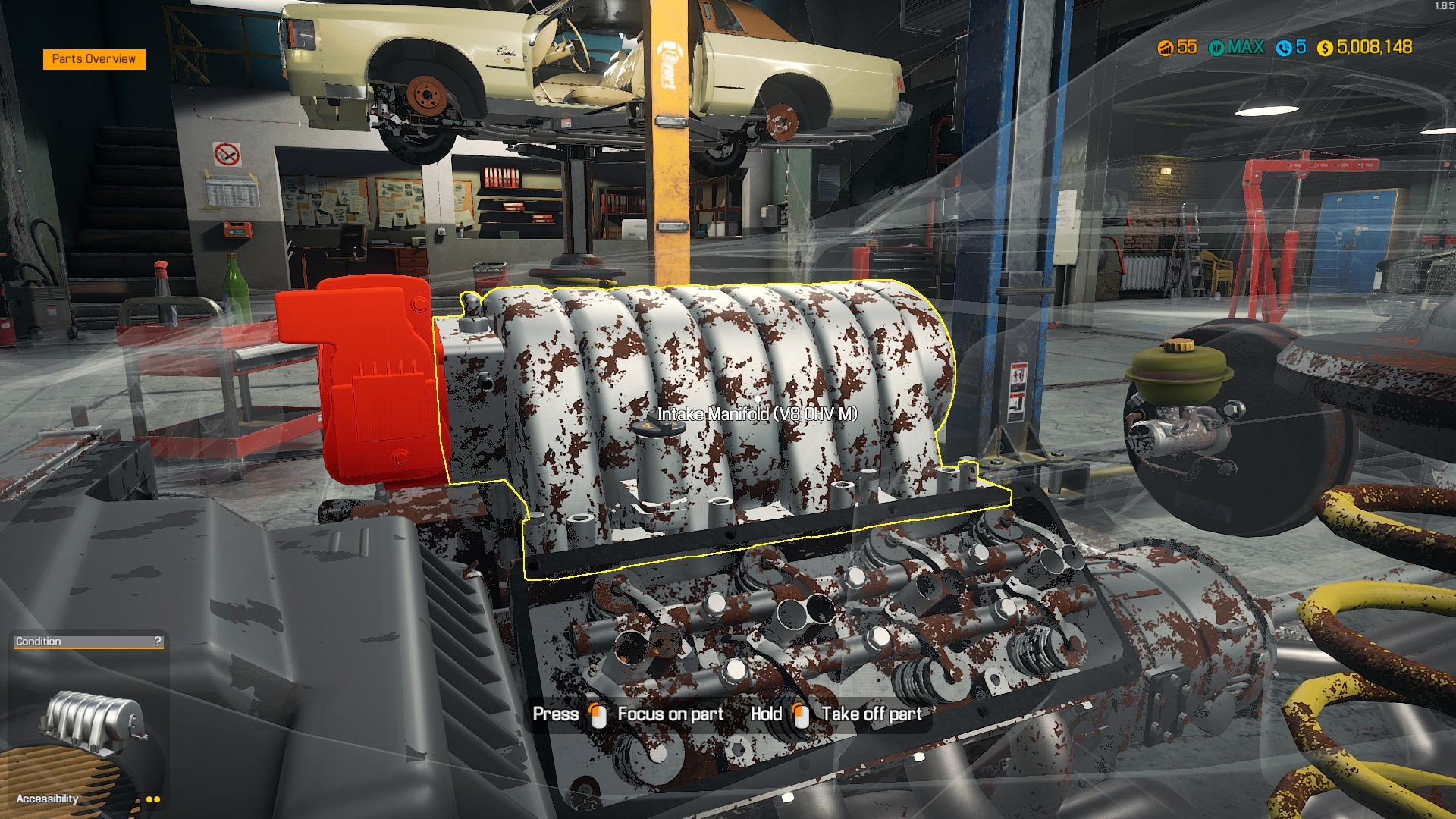Click the yellow Accessibility rating dots

(153, 799)
